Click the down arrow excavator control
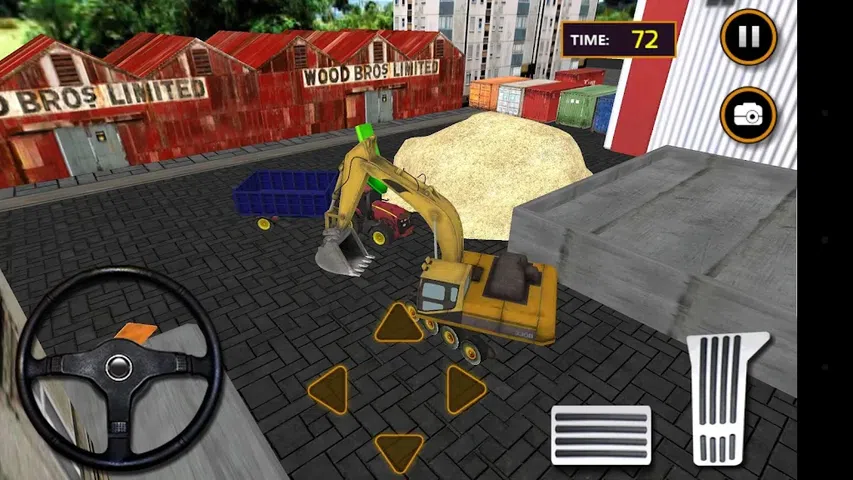This screenshot has height=480, width=853. point(399,450)
